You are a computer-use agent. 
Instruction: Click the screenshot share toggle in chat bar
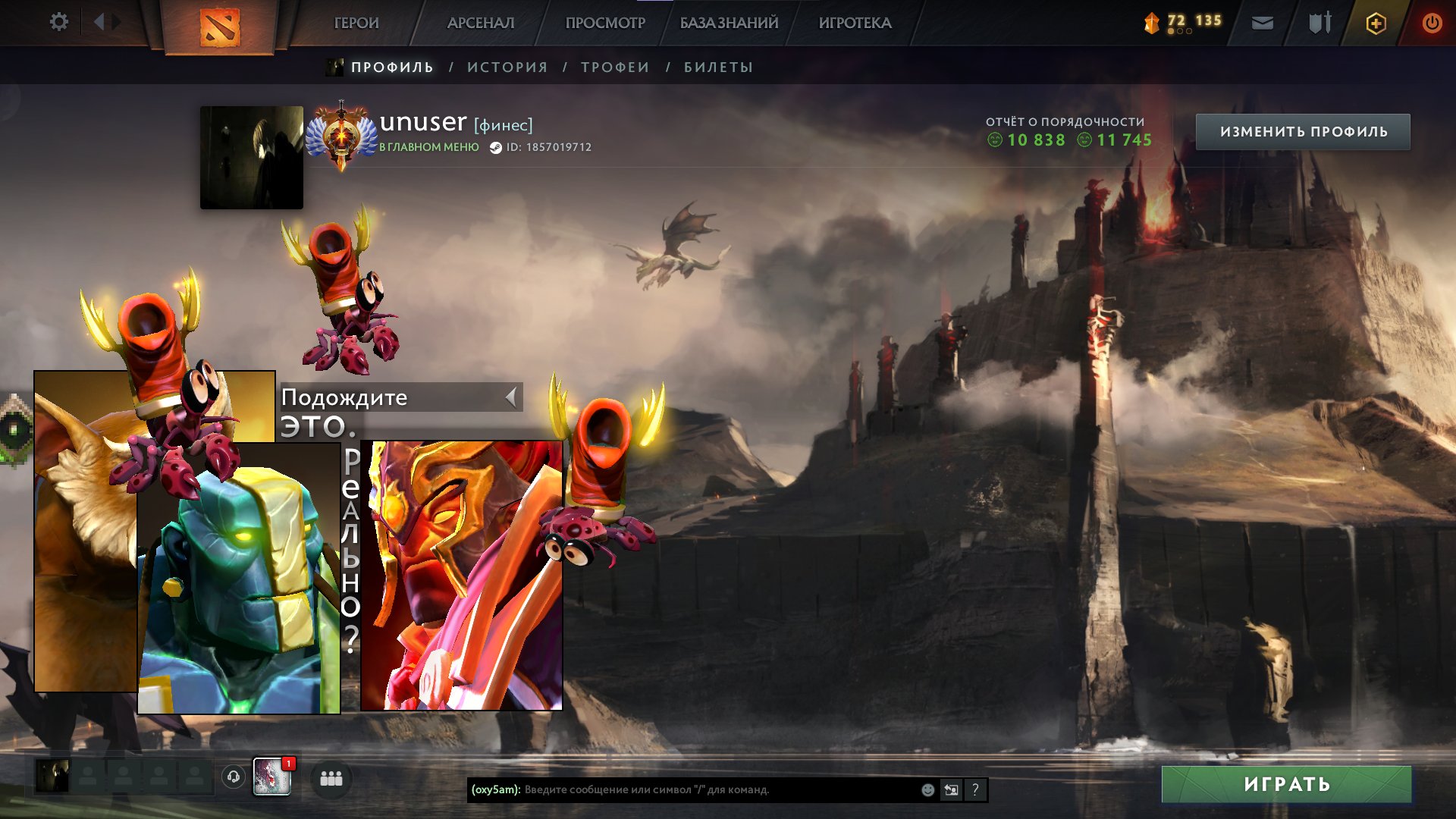click(951, 790)
